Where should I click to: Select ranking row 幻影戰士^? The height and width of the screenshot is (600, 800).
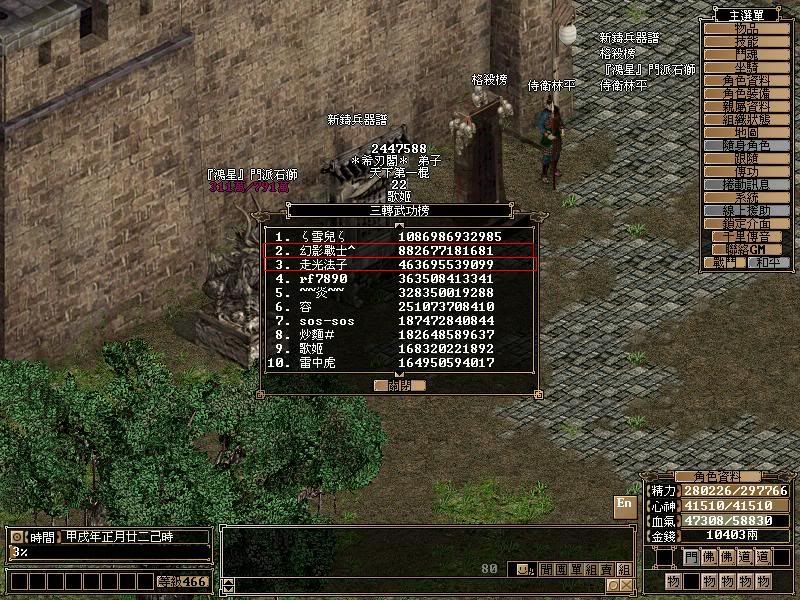click(x=399, y=249)
